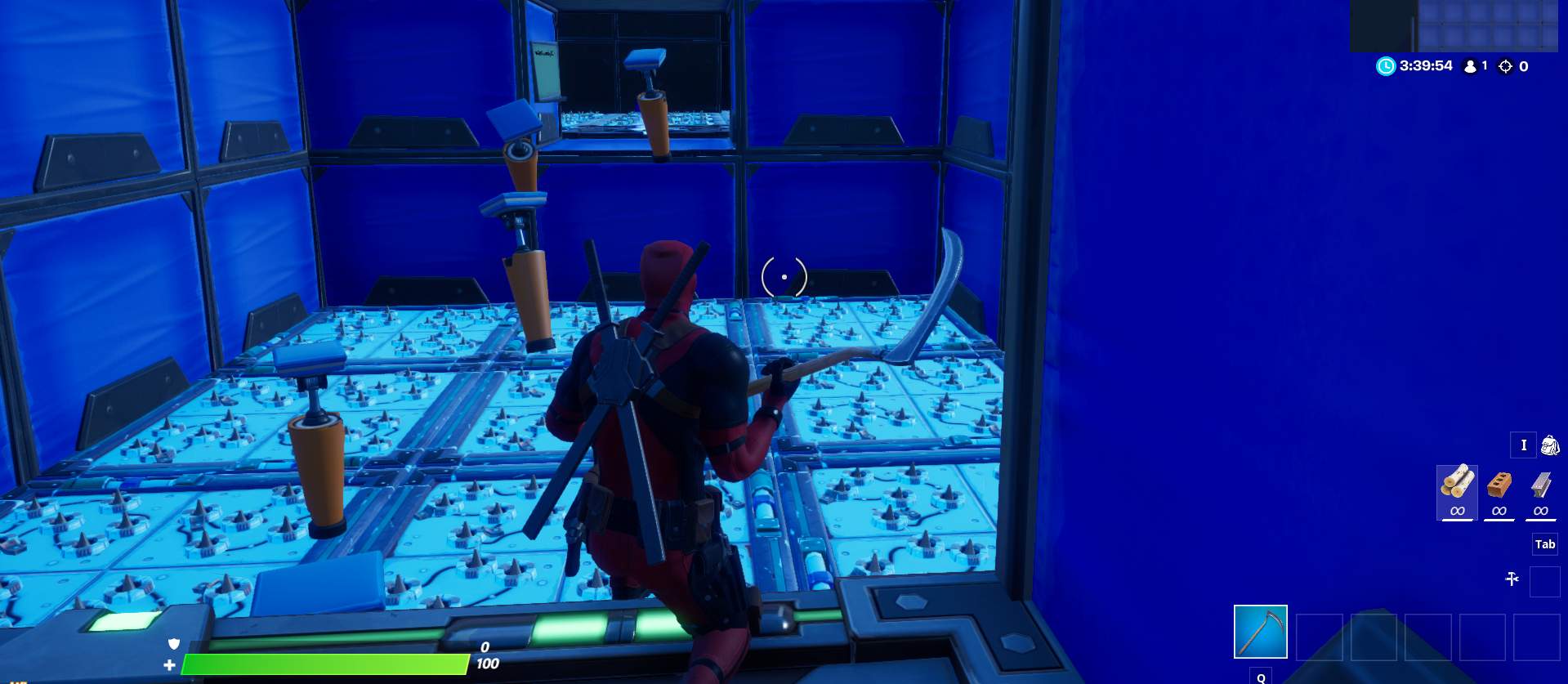
Task: Click the green health bar showing 100
Action: [327, 663]
